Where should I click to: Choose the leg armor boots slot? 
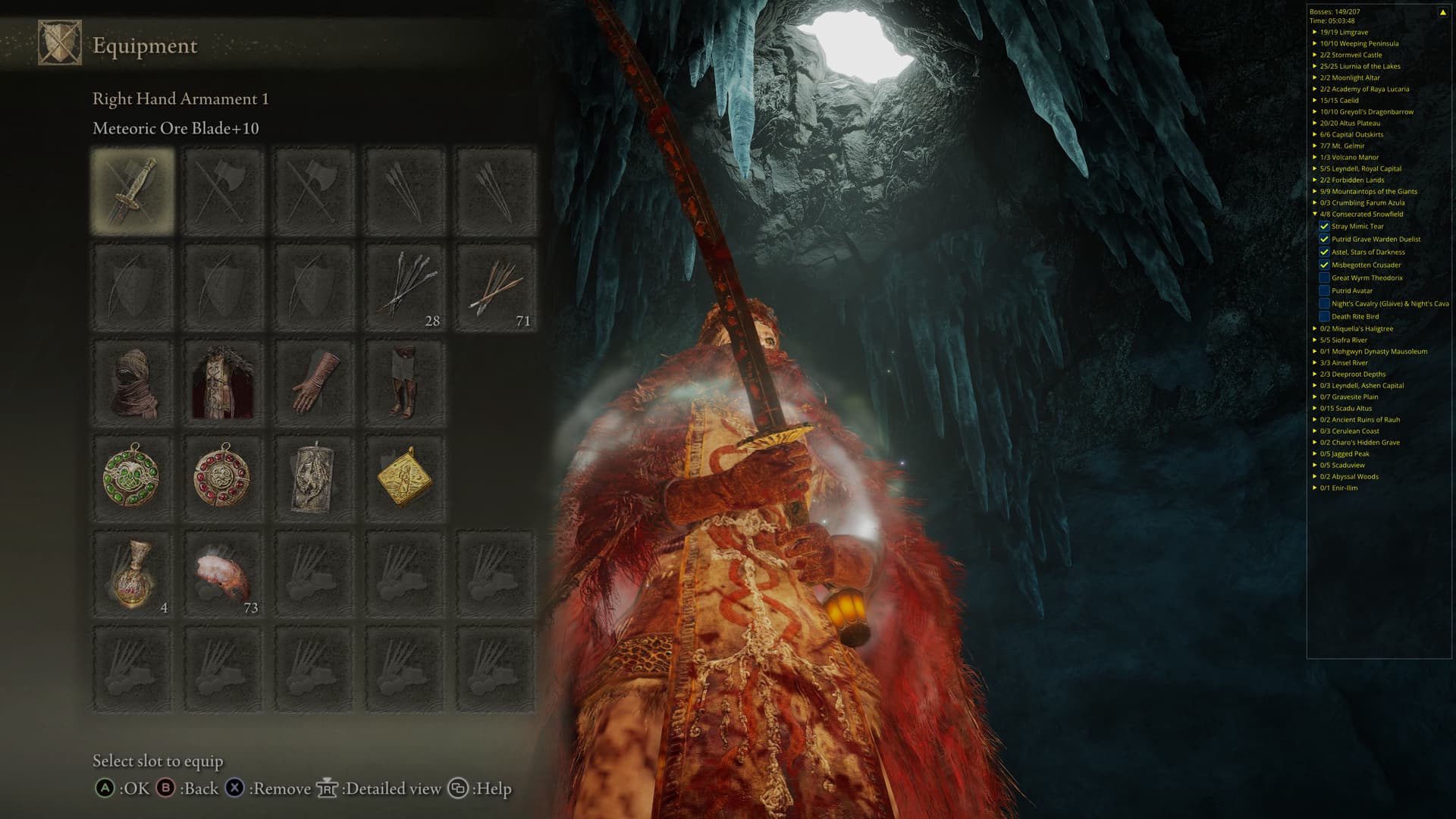tap(405, 382)
